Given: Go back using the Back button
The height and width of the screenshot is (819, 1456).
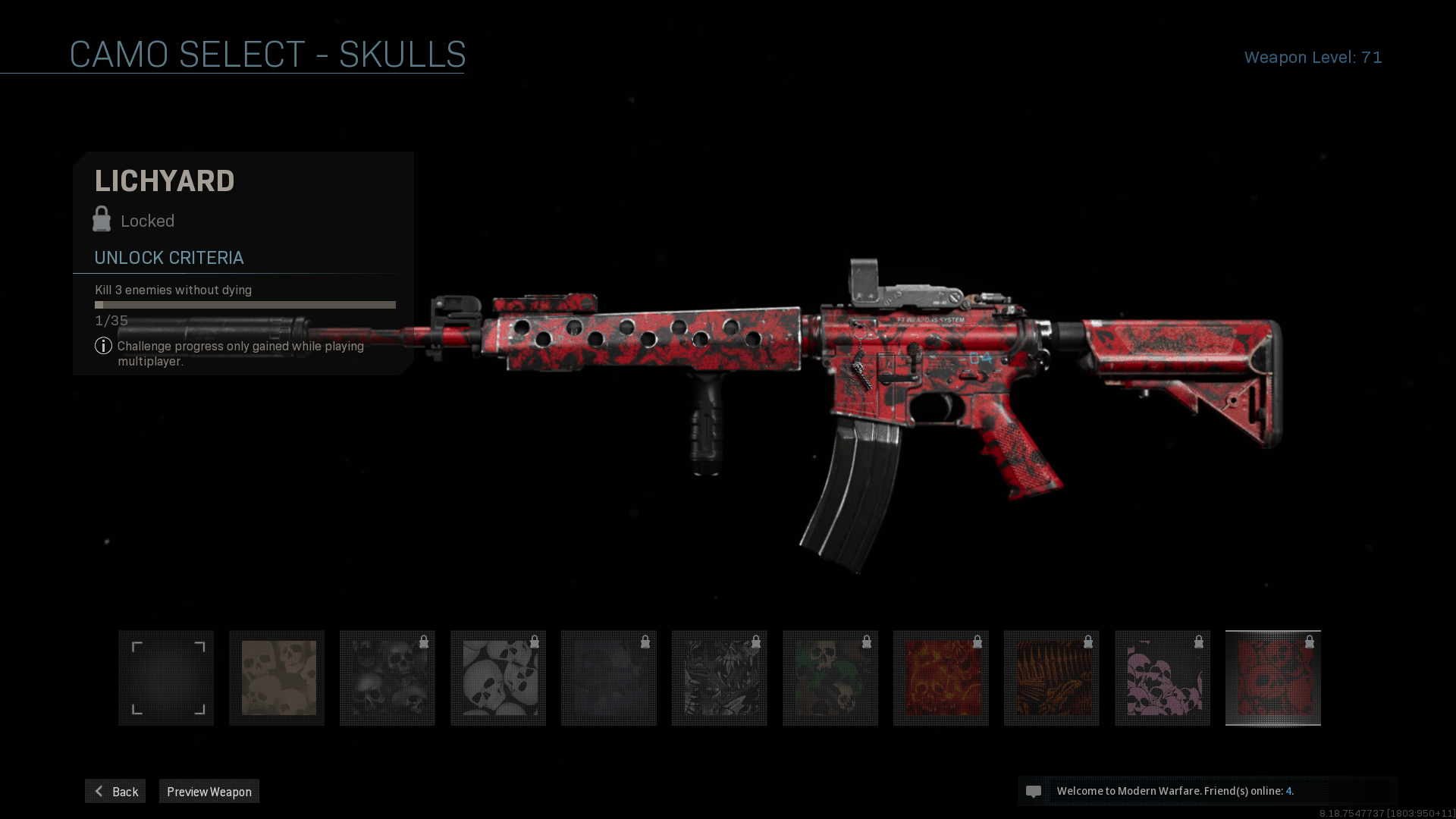Looking at the screenshot, I should [115, 791].
